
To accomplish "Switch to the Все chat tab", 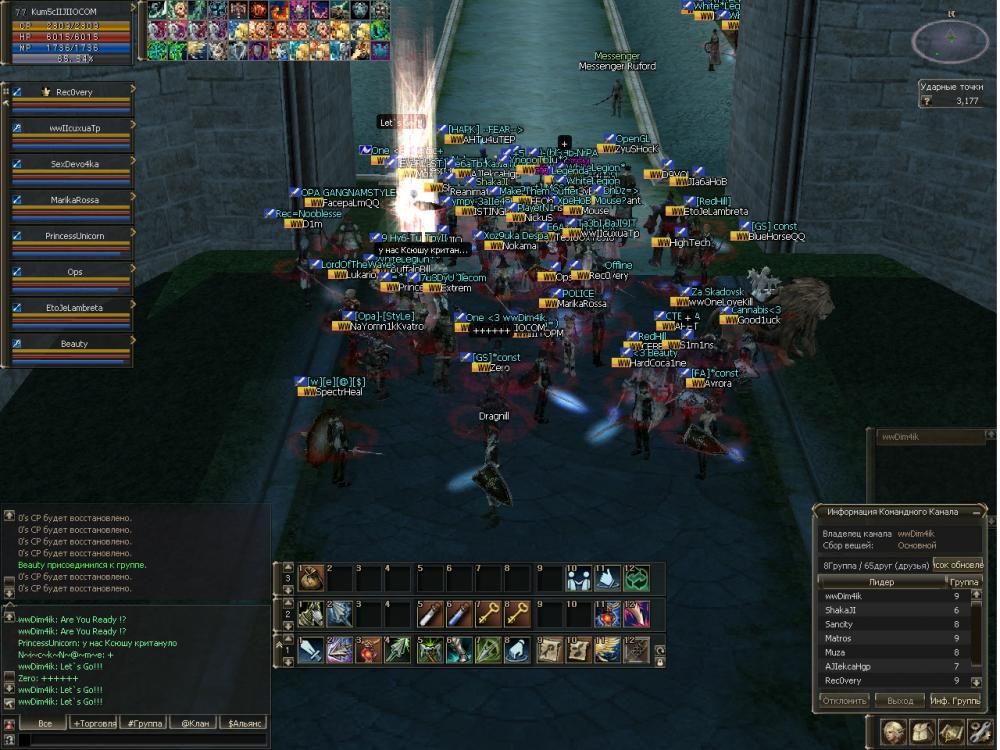I will pyautogui.click(x=44, y=723).
